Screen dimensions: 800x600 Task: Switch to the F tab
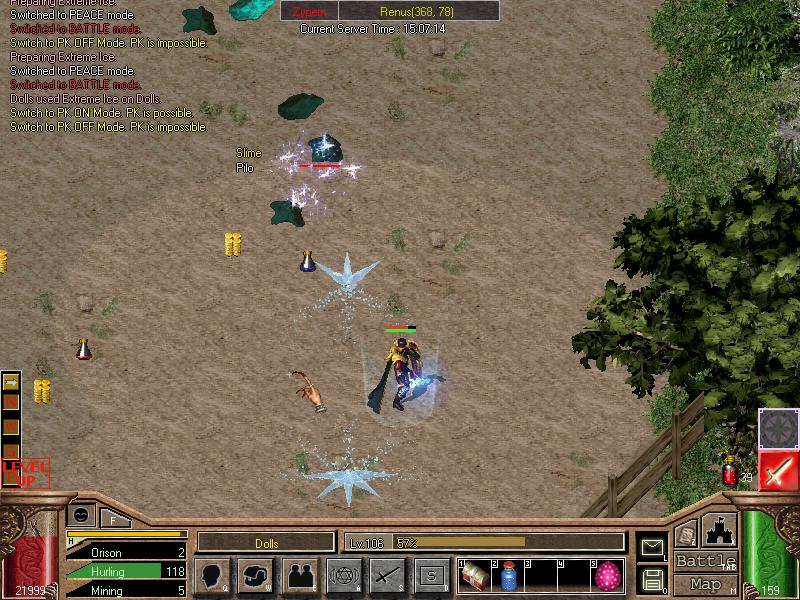coord(113,519)
